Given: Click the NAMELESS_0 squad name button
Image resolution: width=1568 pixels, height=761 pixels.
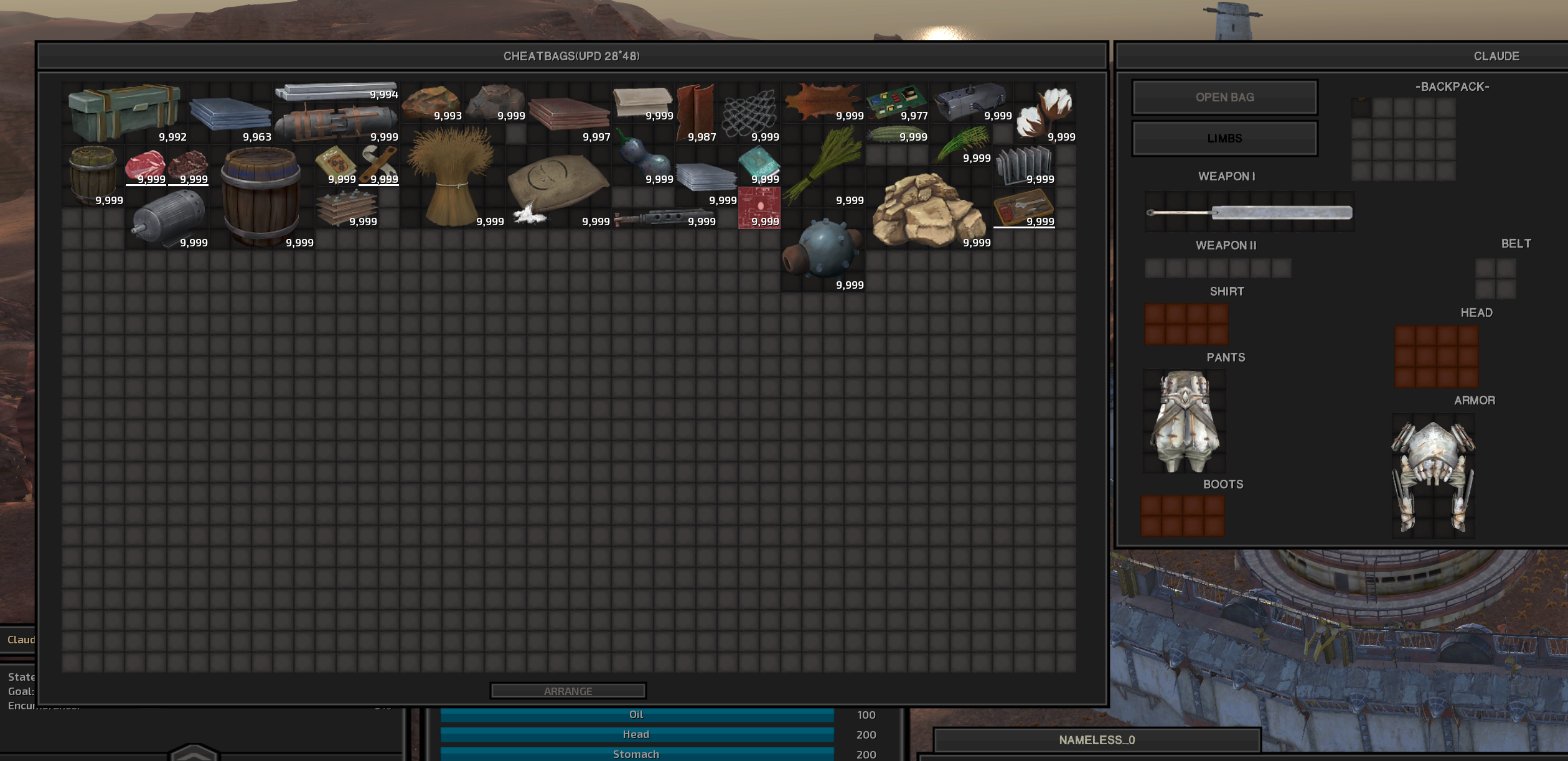Looking at the screenshot, I should [x=1097, y=740].
